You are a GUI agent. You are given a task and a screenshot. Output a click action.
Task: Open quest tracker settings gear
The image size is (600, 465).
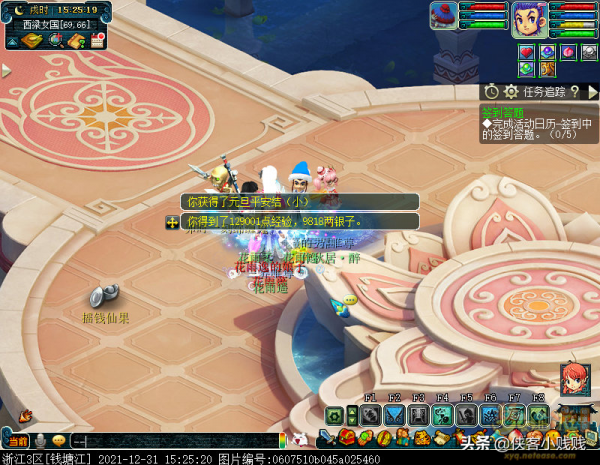tap(509, 92)
